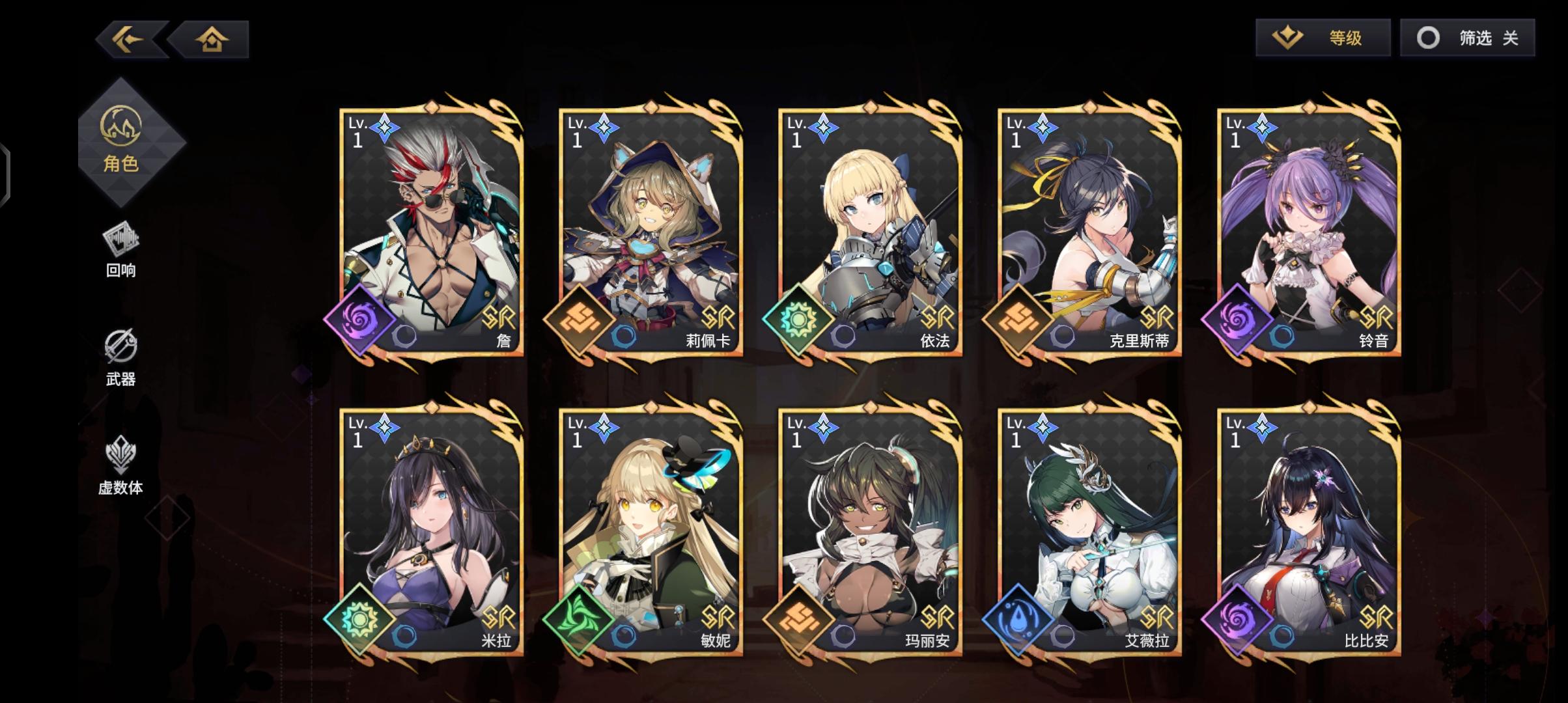The height and width of the screenshot is (703, 1568).
Task: Click the home icon at top left
Action: (211, 39)
